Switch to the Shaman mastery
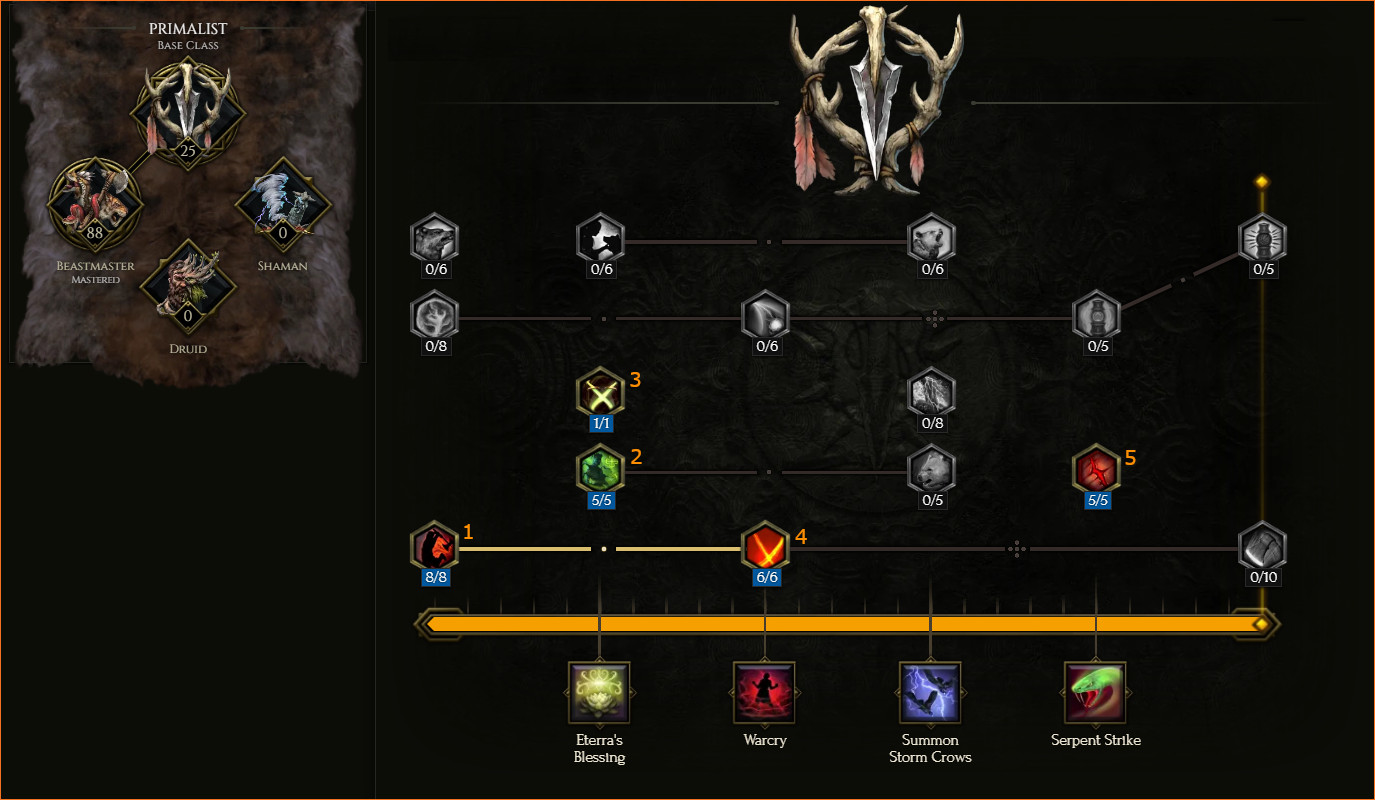This screenshot has width=1375, height=800. 282,205
